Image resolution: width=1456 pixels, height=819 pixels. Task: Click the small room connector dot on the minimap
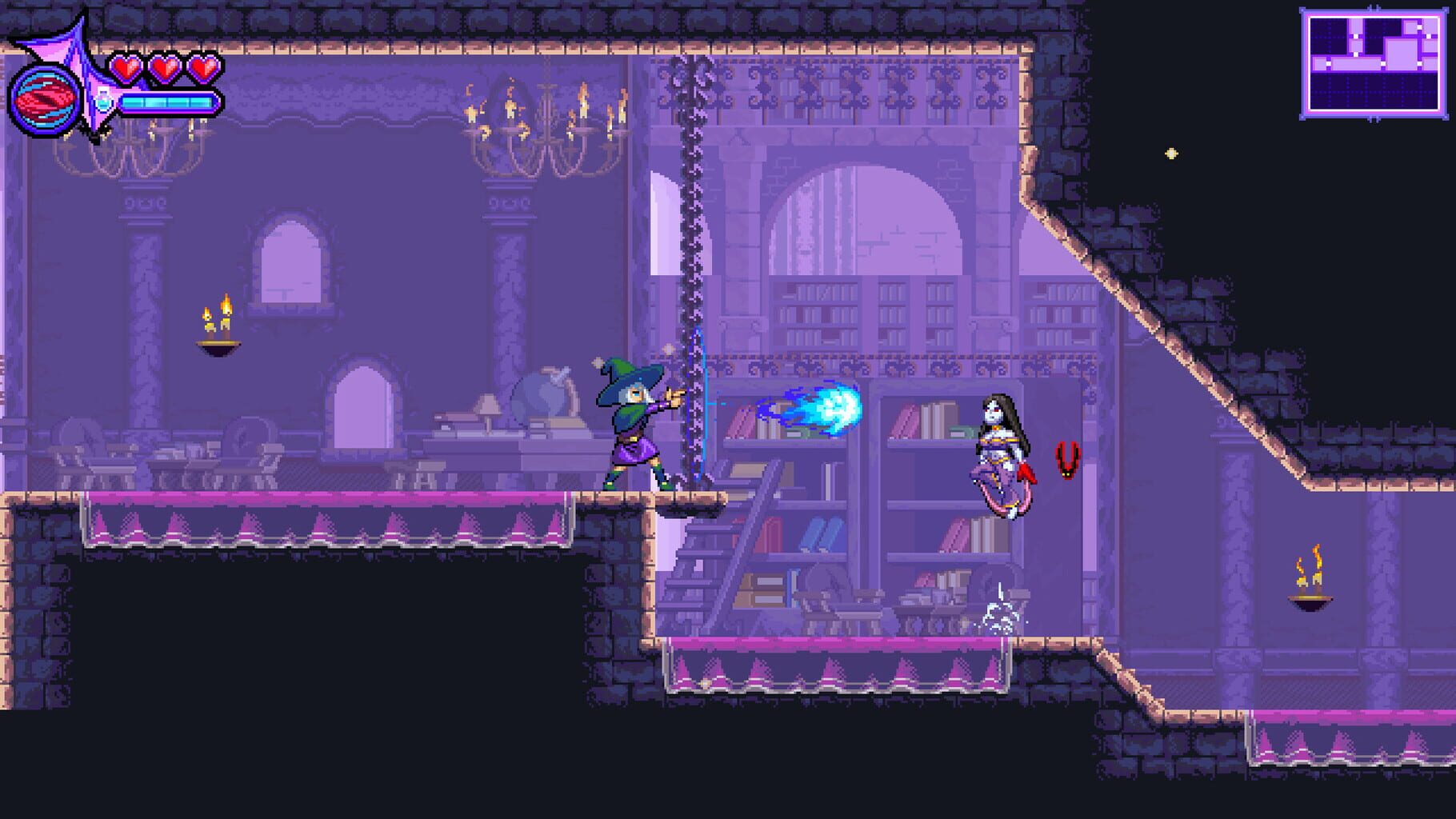pyautogui.click(x=1356, y=36)
